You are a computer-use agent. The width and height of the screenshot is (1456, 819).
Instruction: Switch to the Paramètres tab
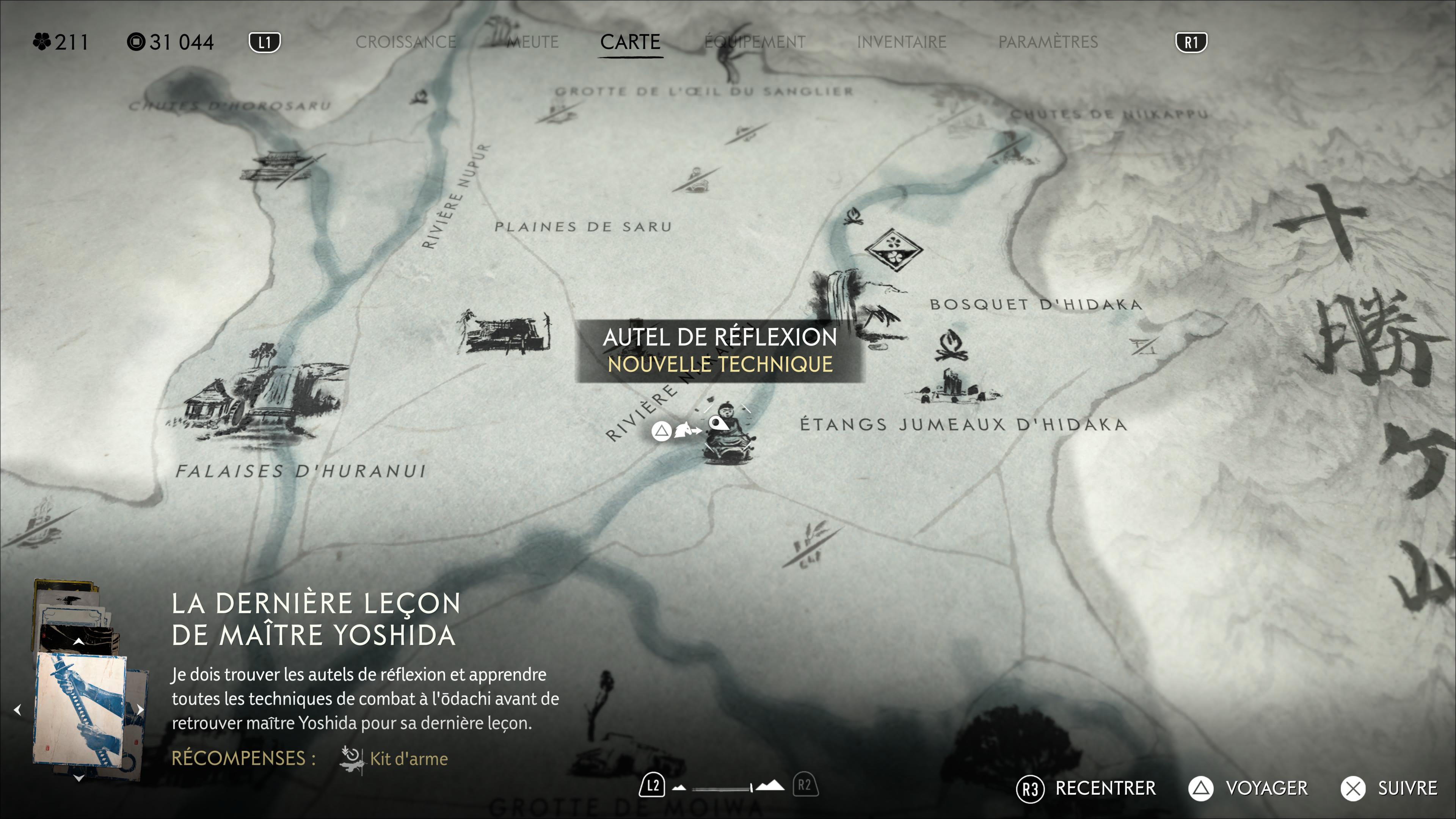[1048, 42]
